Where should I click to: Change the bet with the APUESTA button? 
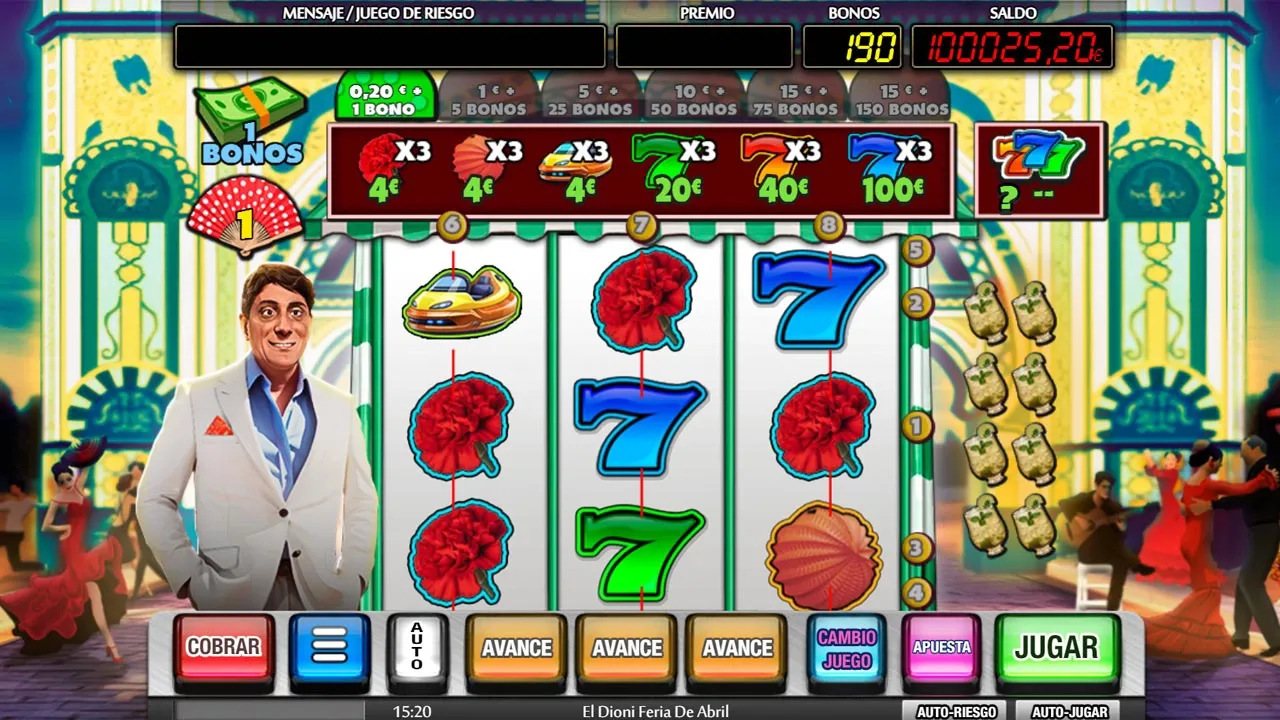pos(941,648)
